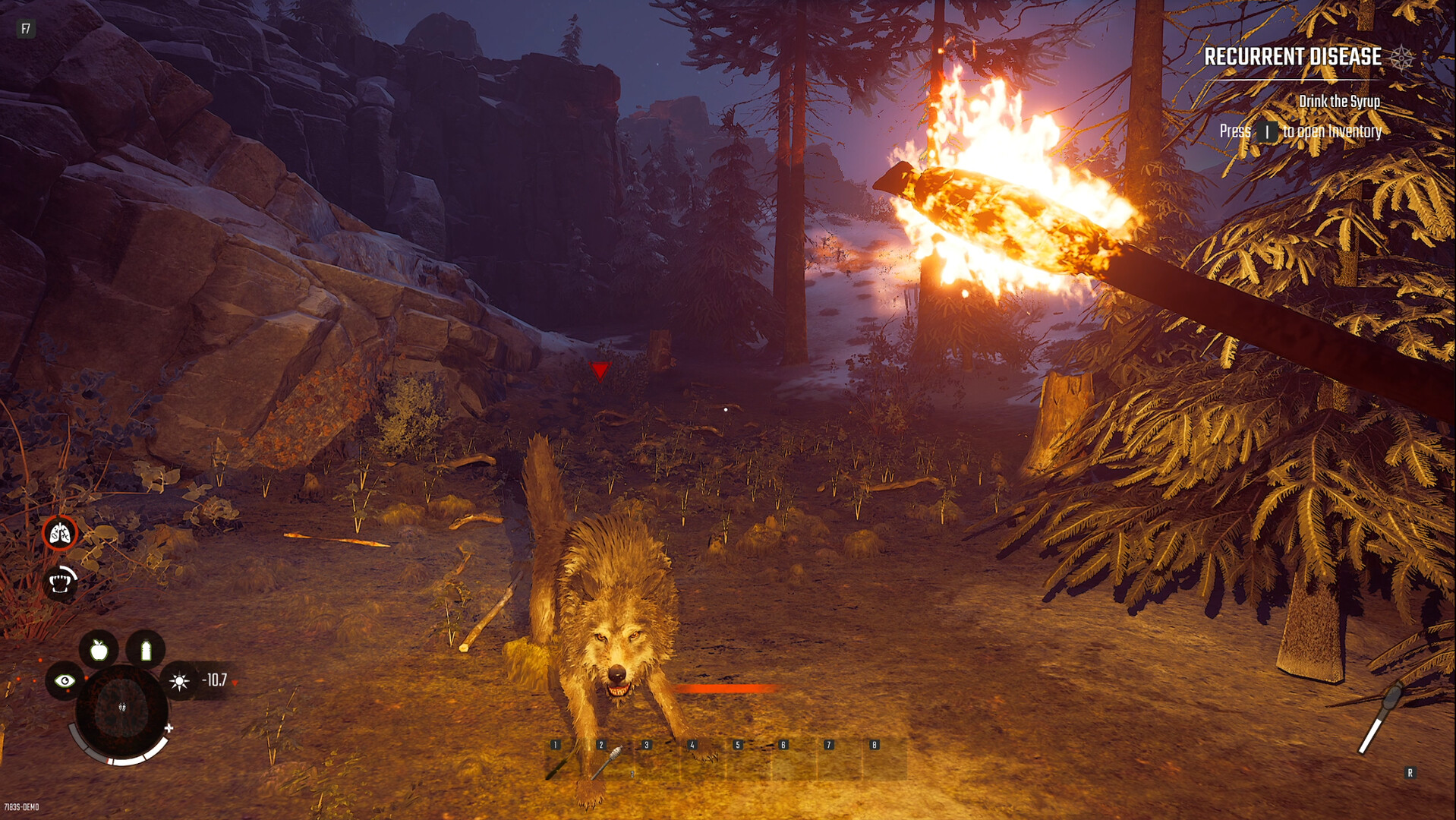Click the Press I to open Inventory prompt
Image resolution: width=1456 pixels, height=820 pixels.
click(1300, 131)
